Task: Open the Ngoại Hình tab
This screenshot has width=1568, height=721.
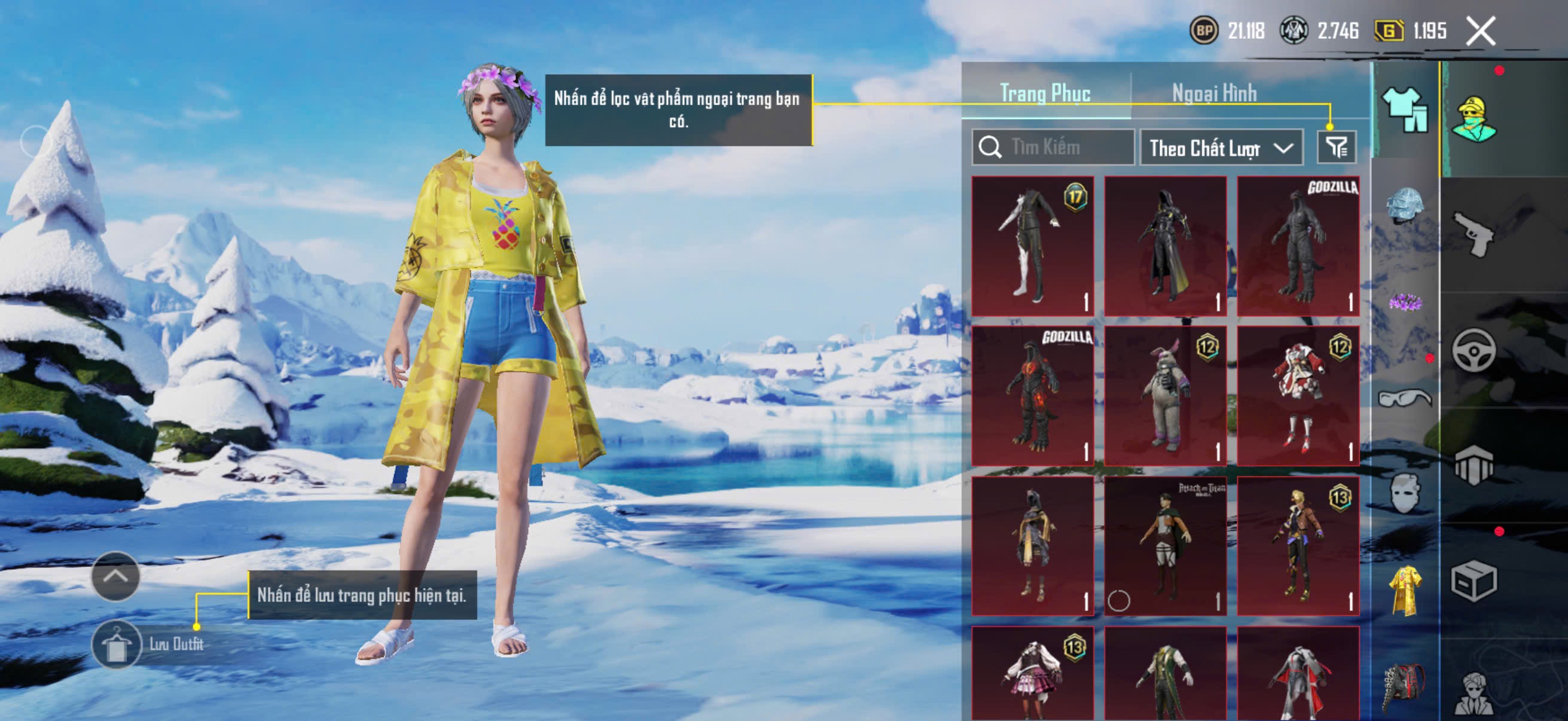Action: 1214,94
